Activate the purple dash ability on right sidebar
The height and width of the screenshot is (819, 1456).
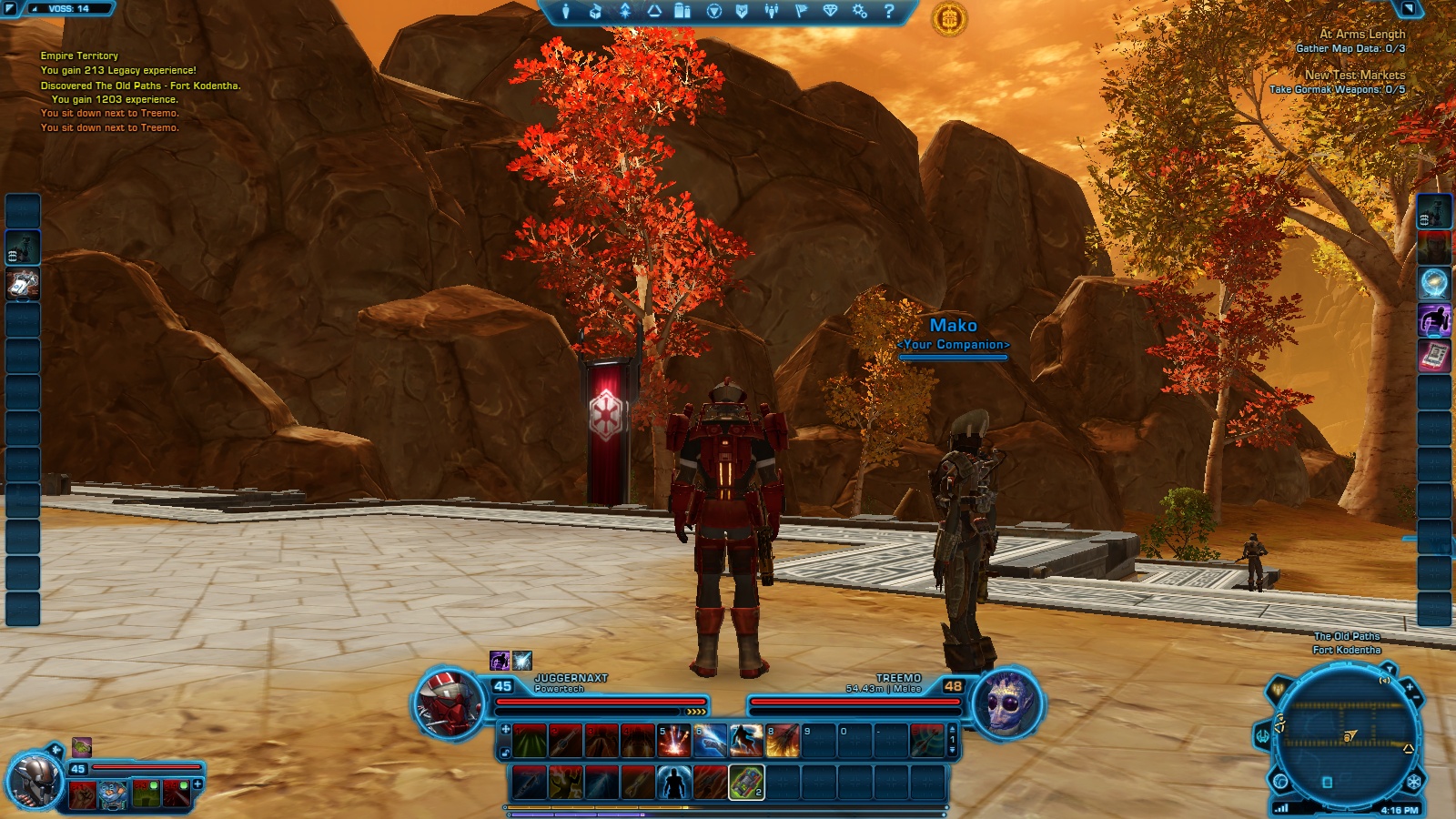pyautogui.click(x=1434, y=317)
